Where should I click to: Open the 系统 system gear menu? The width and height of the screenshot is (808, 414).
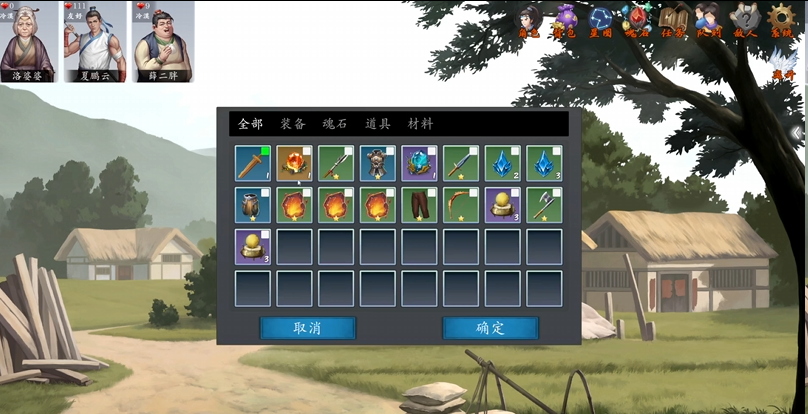tap(781, 21)
